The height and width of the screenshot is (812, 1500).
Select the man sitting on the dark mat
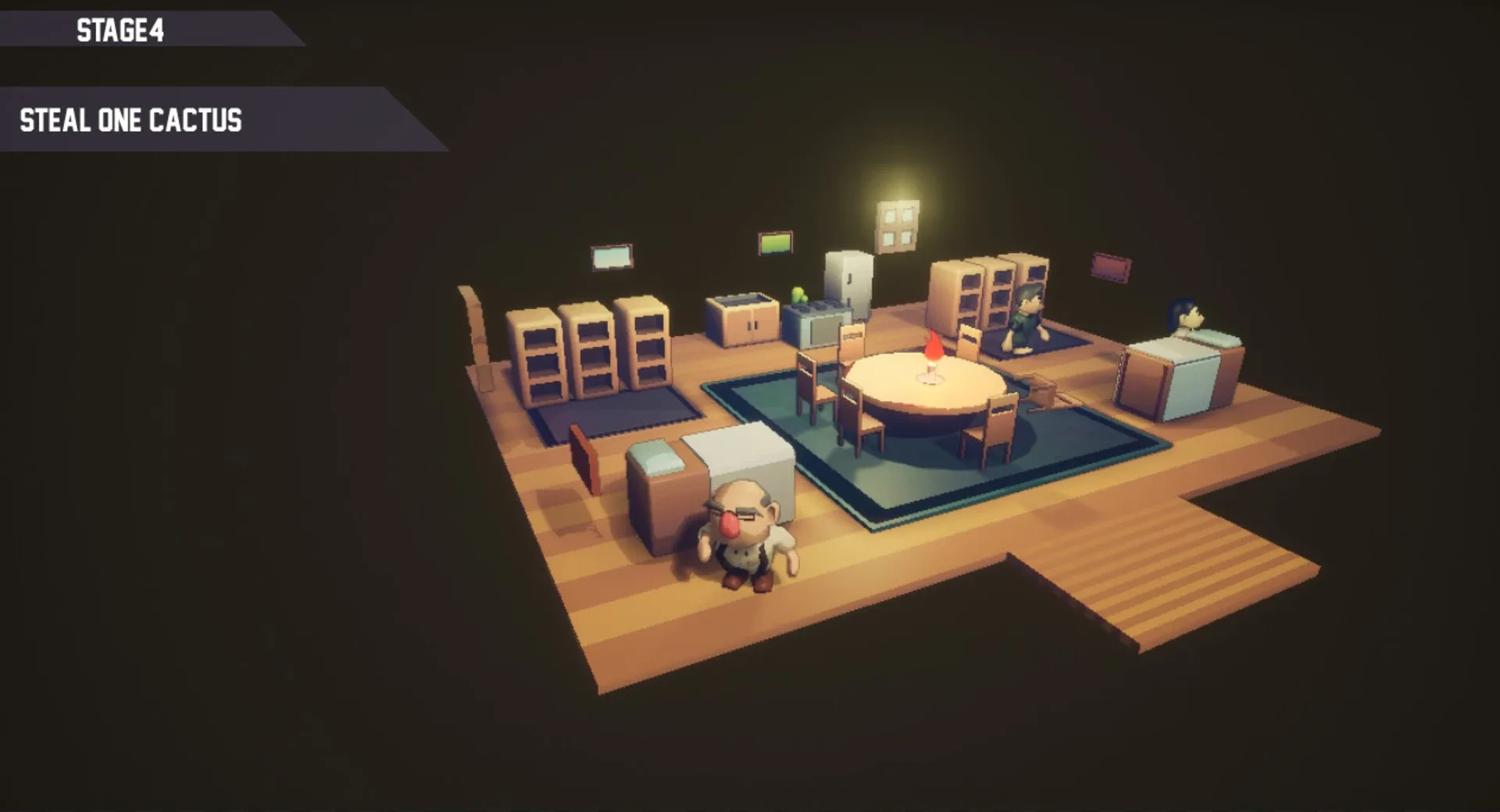pos(1026,315)
